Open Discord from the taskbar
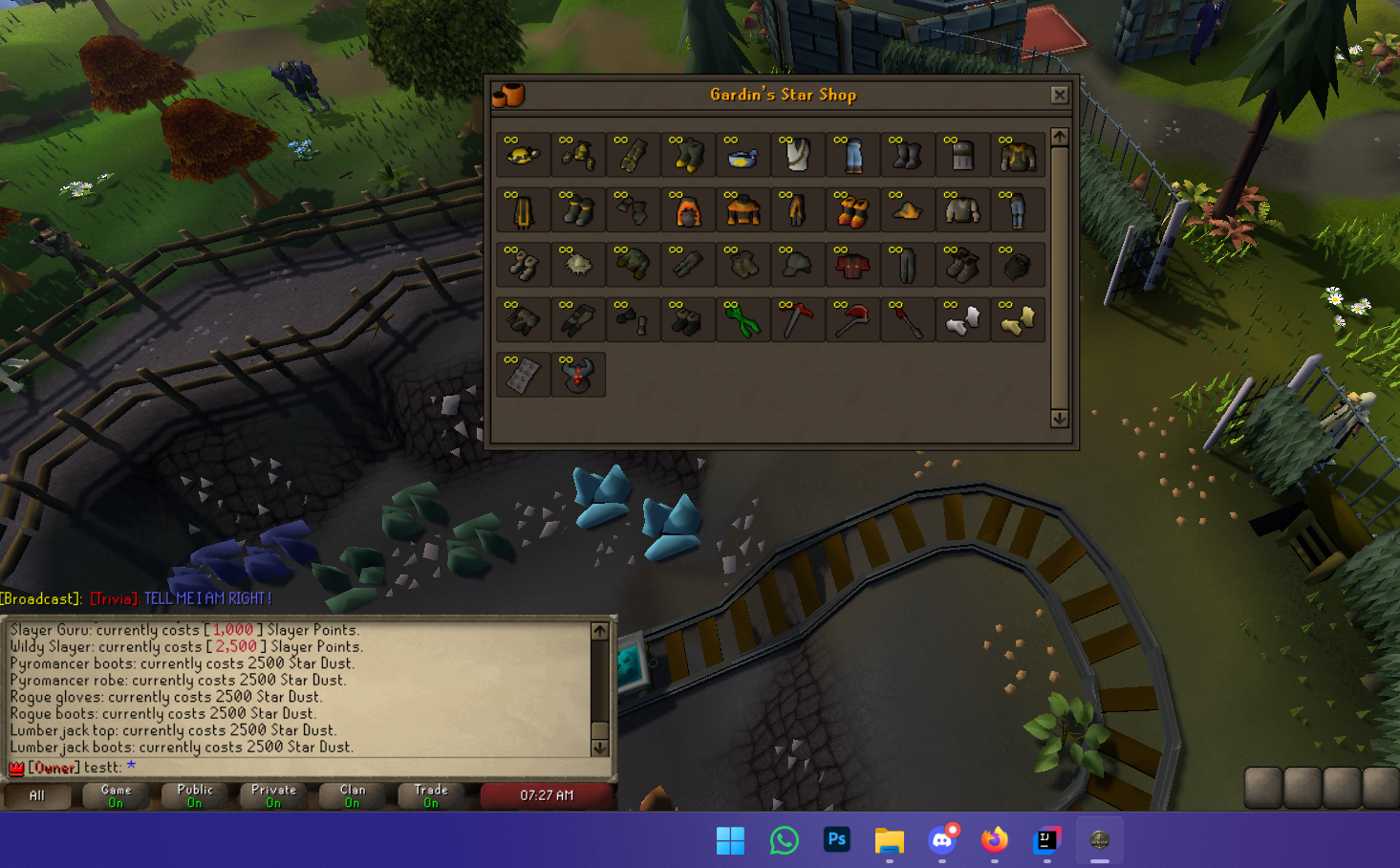1400x868 pixels. tap(942, 840)
